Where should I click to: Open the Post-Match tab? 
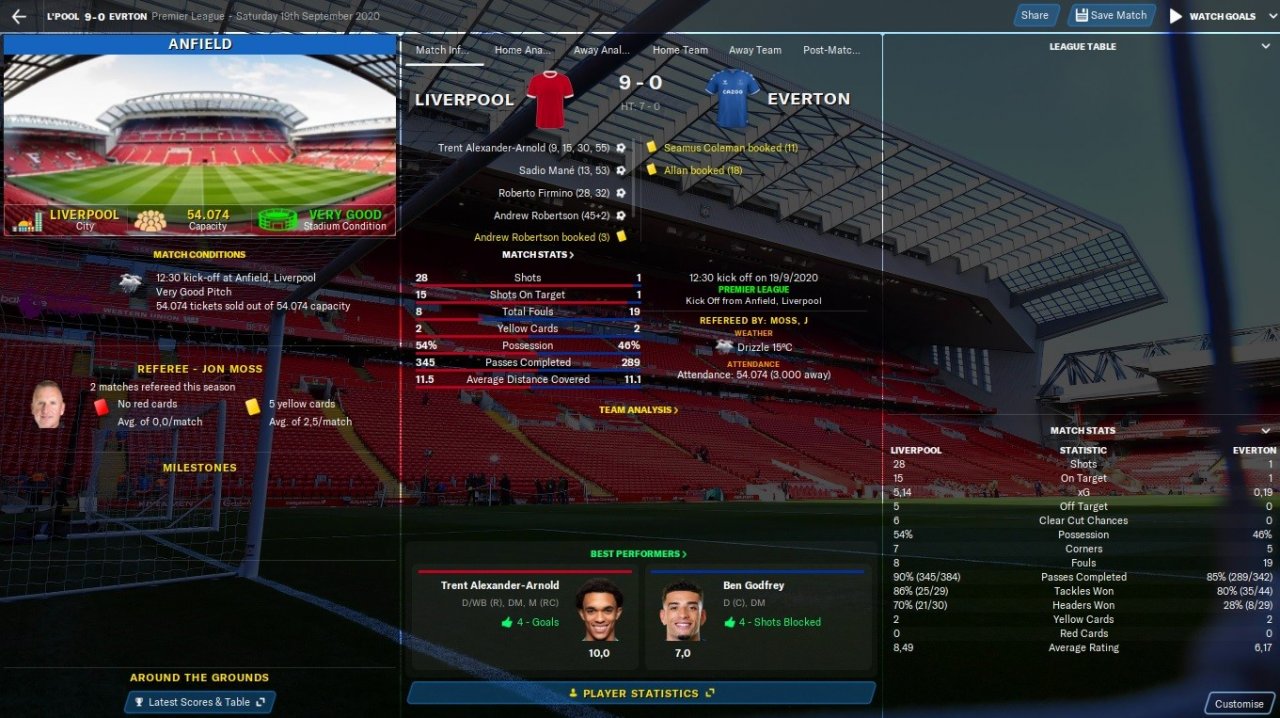click(x=831, y=50)
